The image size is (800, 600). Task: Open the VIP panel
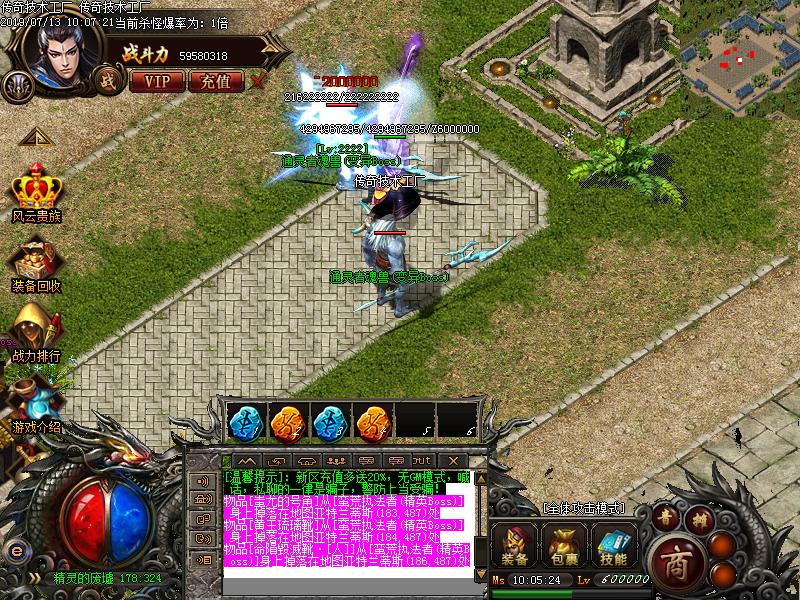click(157, 80)
